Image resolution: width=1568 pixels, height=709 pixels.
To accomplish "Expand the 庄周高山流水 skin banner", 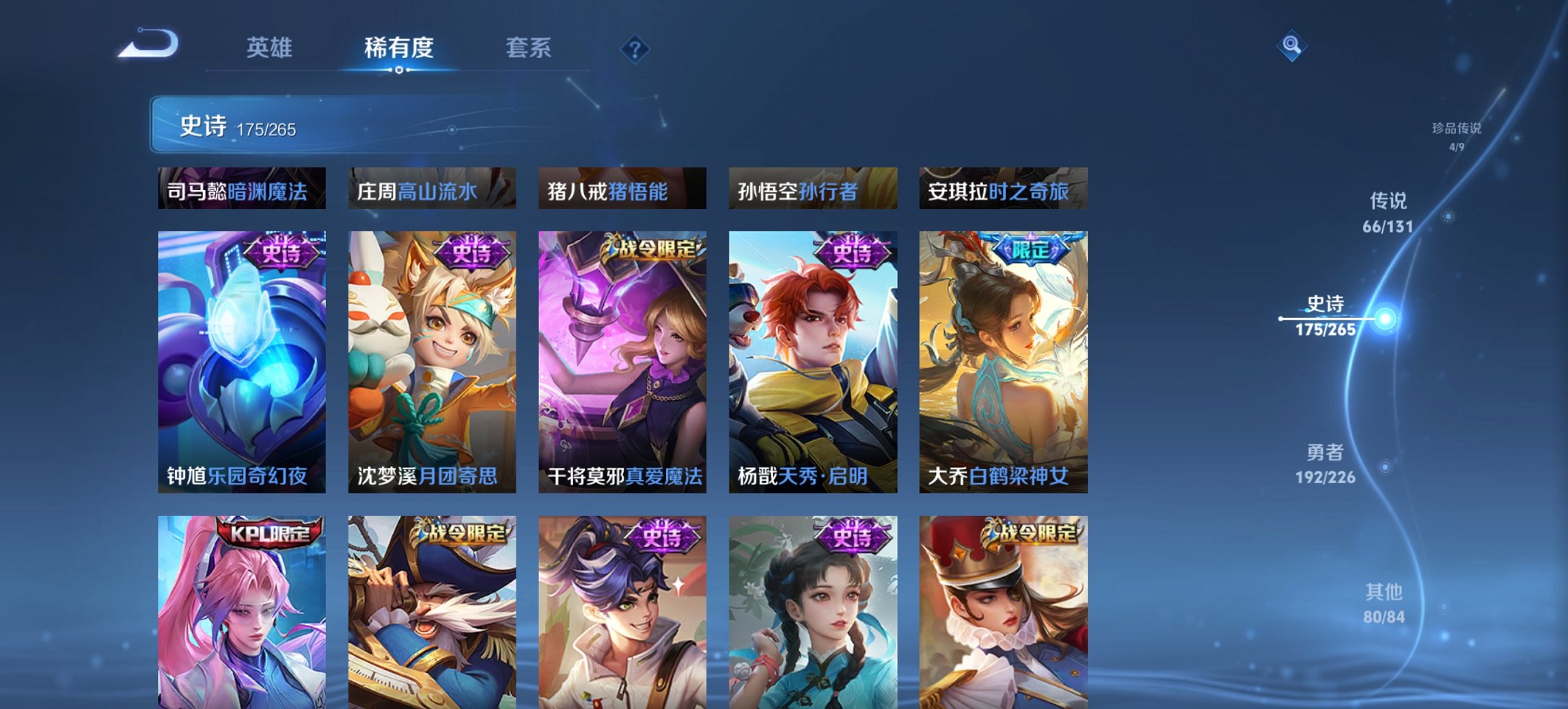I will [432, 191].
